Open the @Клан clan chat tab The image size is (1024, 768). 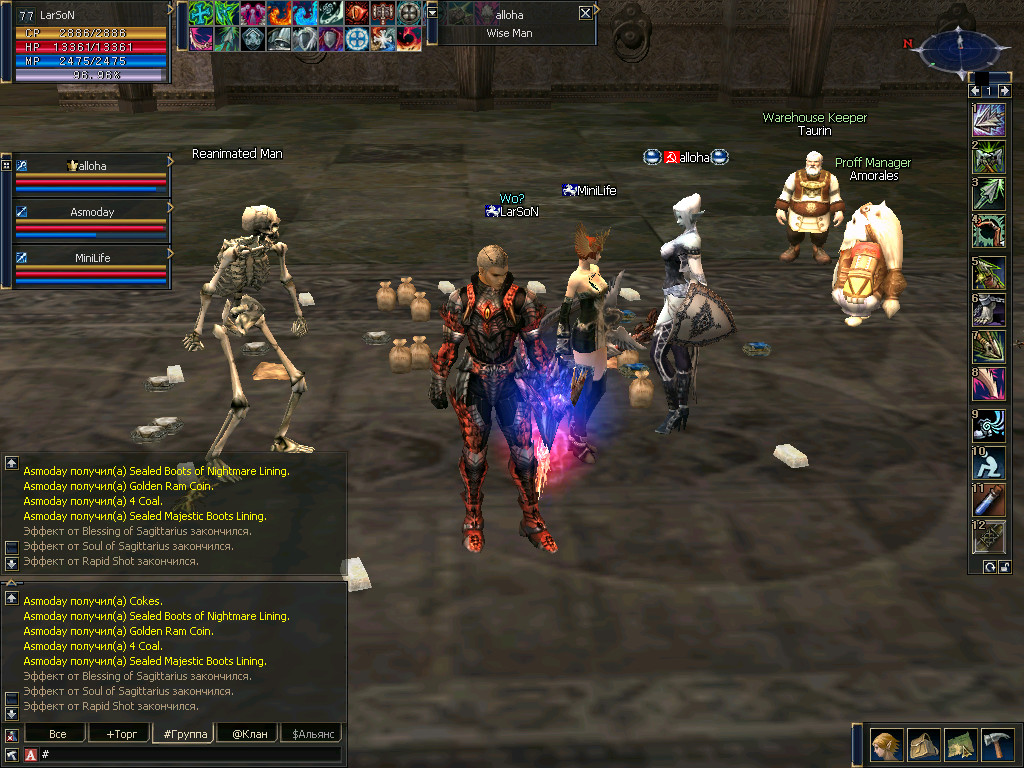246,734
